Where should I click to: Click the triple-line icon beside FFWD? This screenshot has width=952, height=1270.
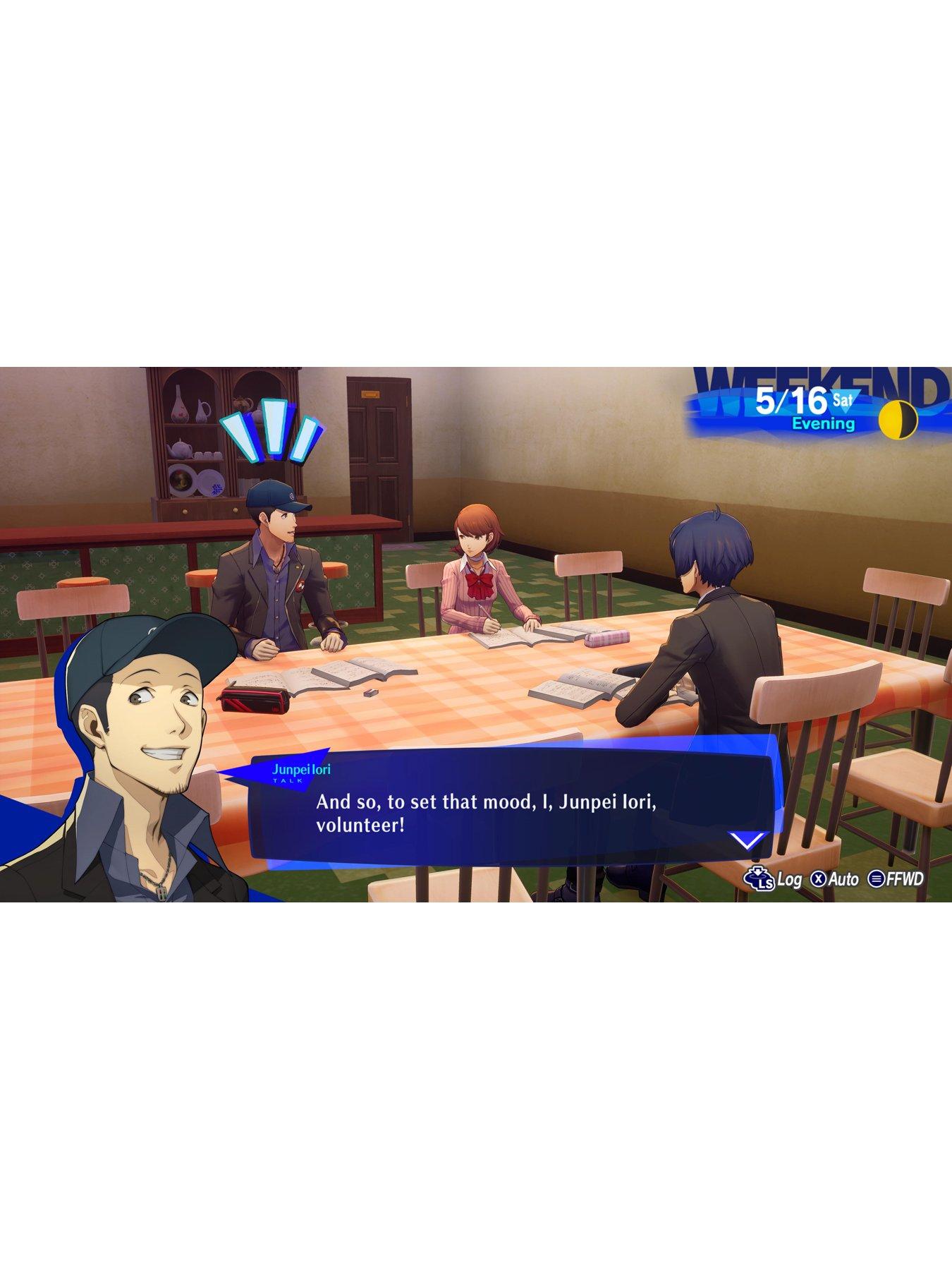click(x=877, y=879)
